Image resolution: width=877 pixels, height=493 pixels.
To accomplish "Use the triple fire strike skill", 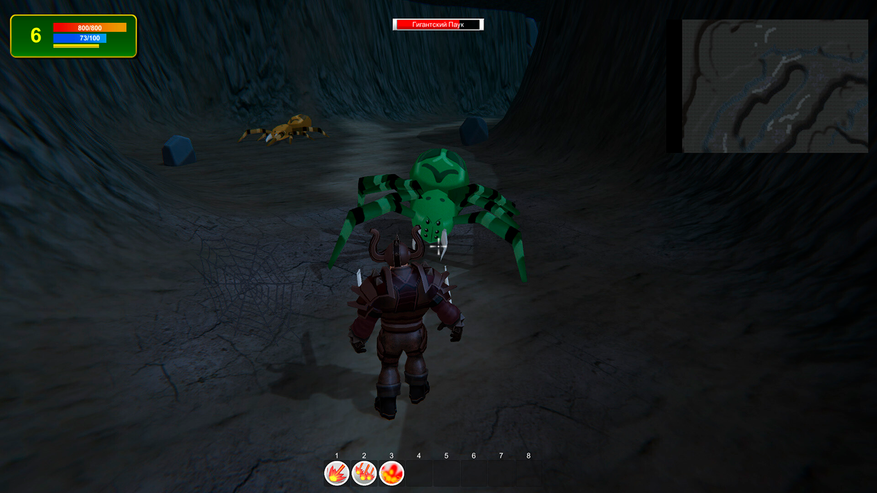I will click(364, 473).
